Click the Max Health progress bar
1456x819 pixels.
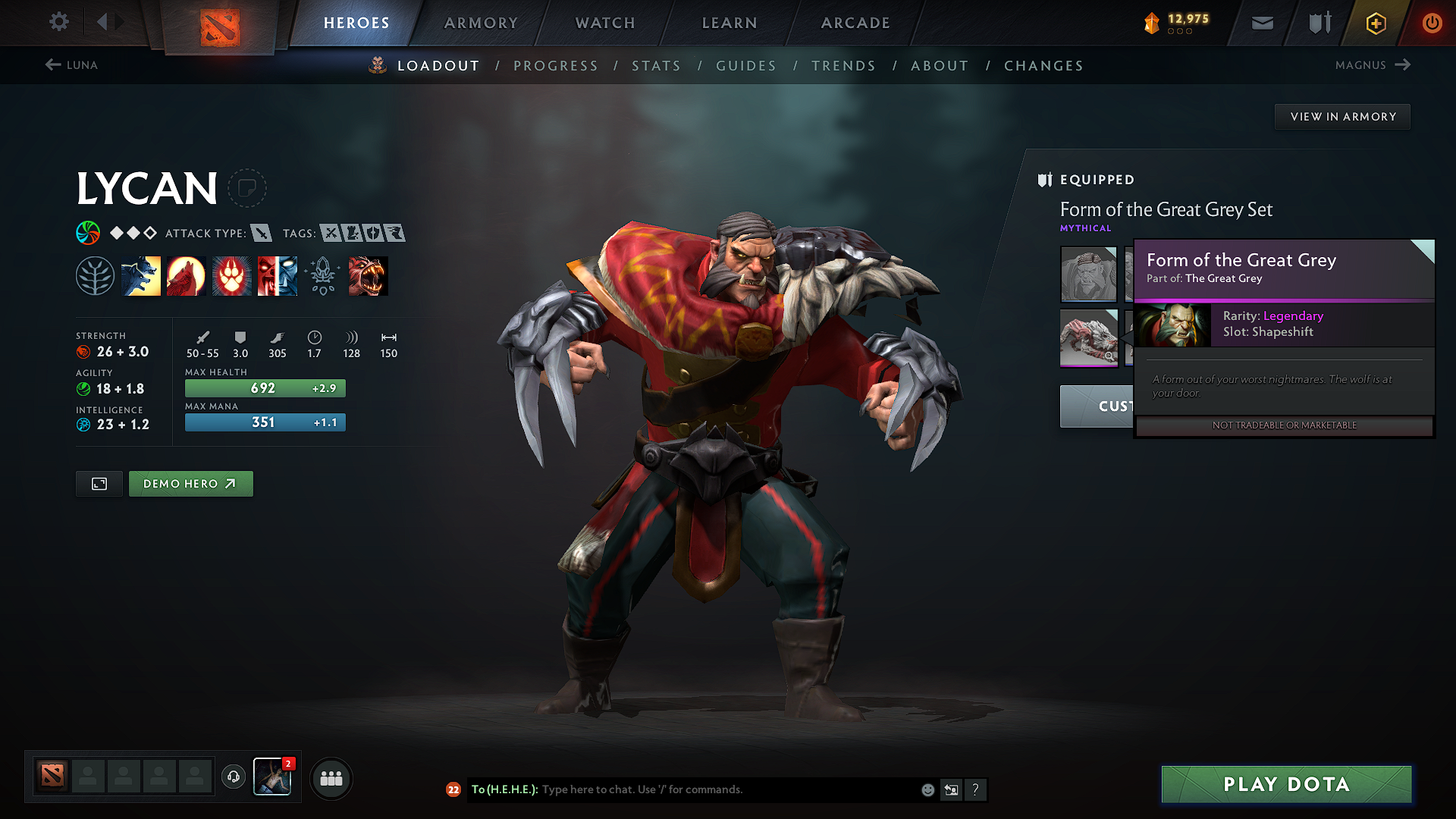[x=264, y=388]
